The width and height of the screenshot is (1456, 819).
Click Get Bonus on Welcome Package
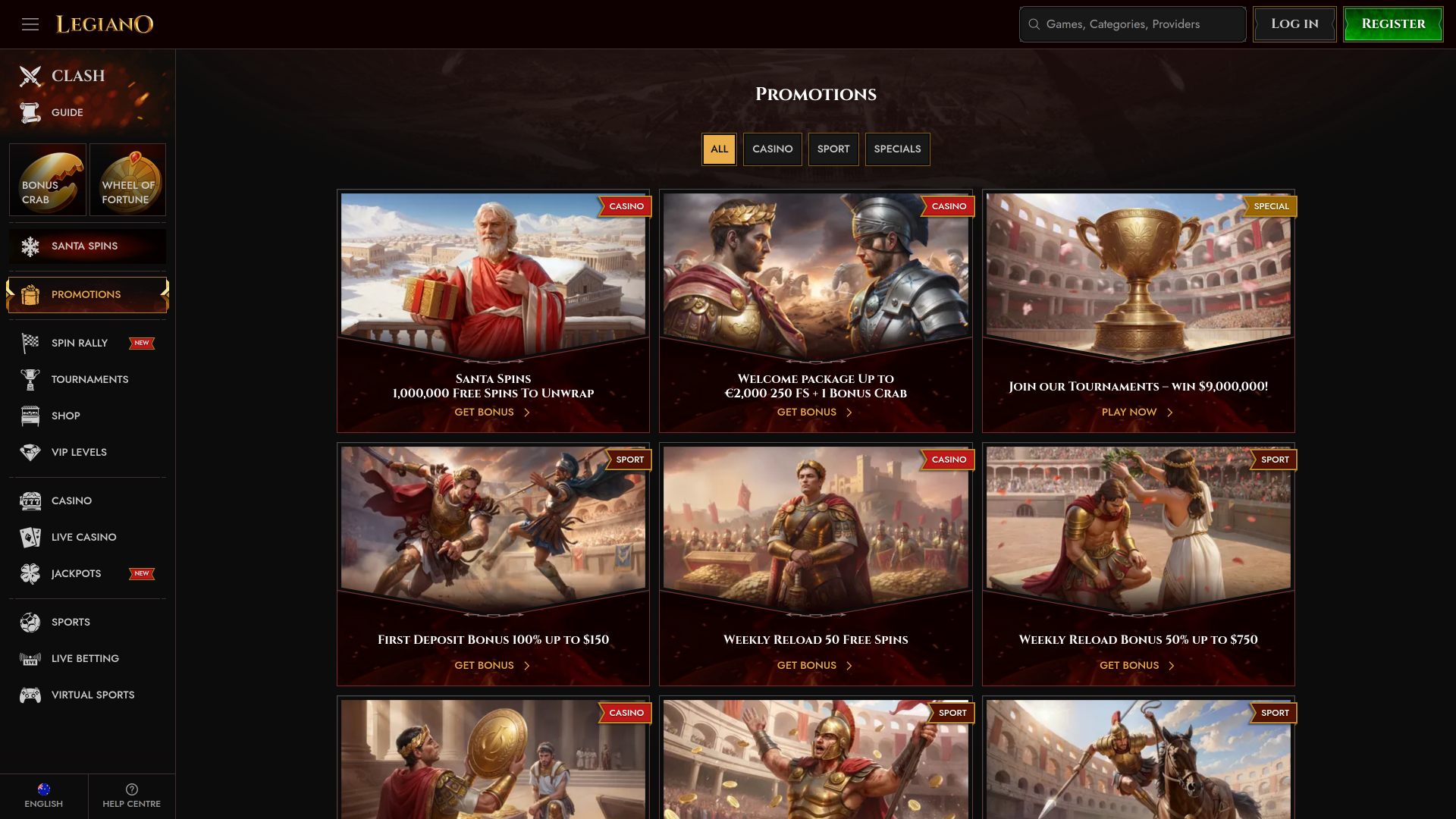[806, 412]
